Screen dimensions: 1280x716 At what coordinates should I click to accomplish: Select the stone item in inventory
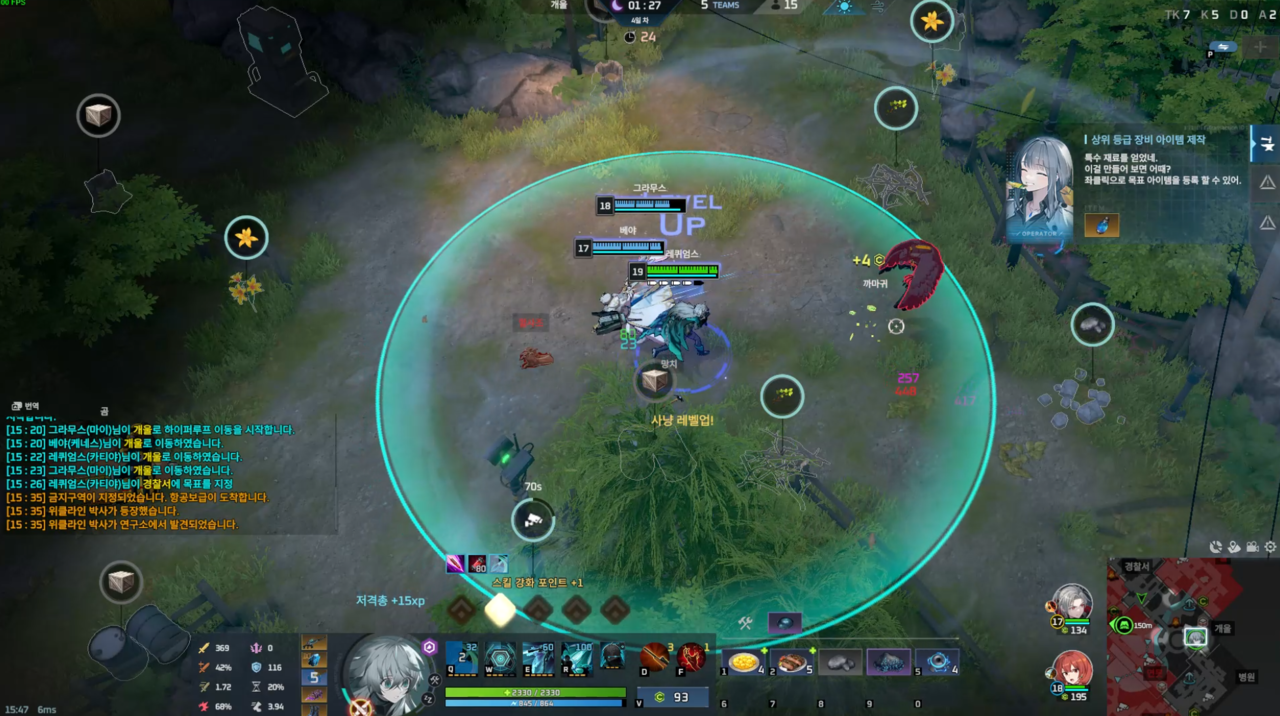840,662
